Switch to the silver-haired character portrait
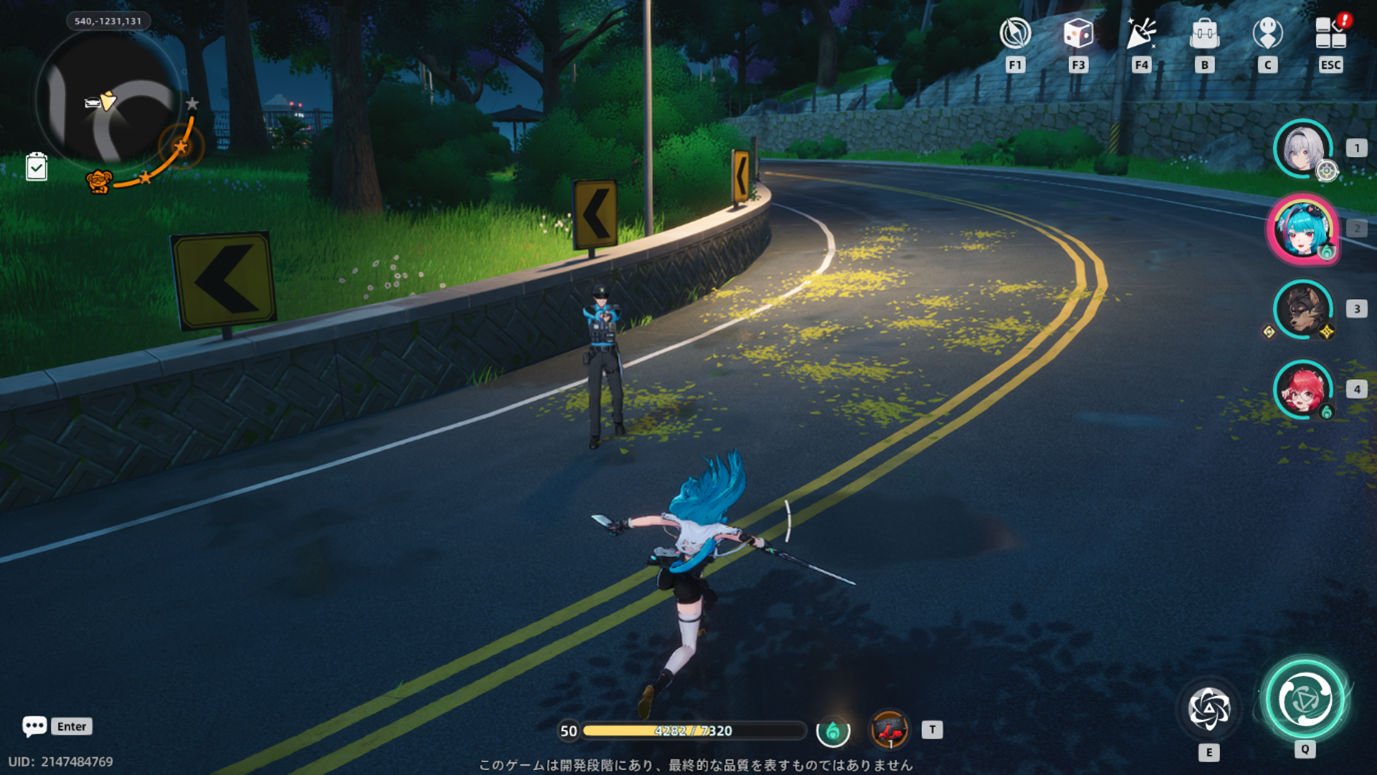Viewport: 1377px width, 775px height. tap(1302, 148)
